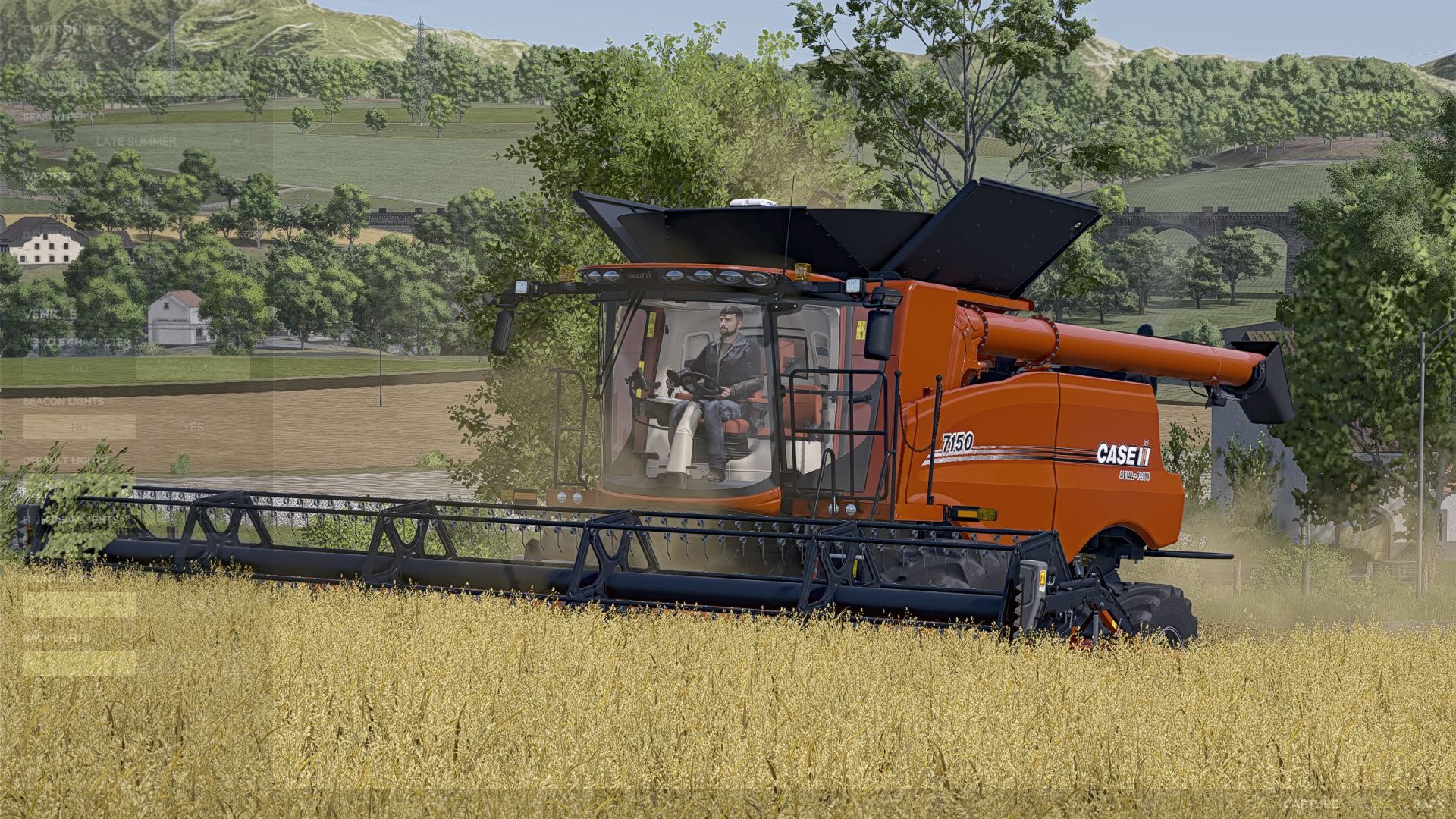Turn Beacon Lights to Yes
1456x819 pixels.
coord(193,427)
